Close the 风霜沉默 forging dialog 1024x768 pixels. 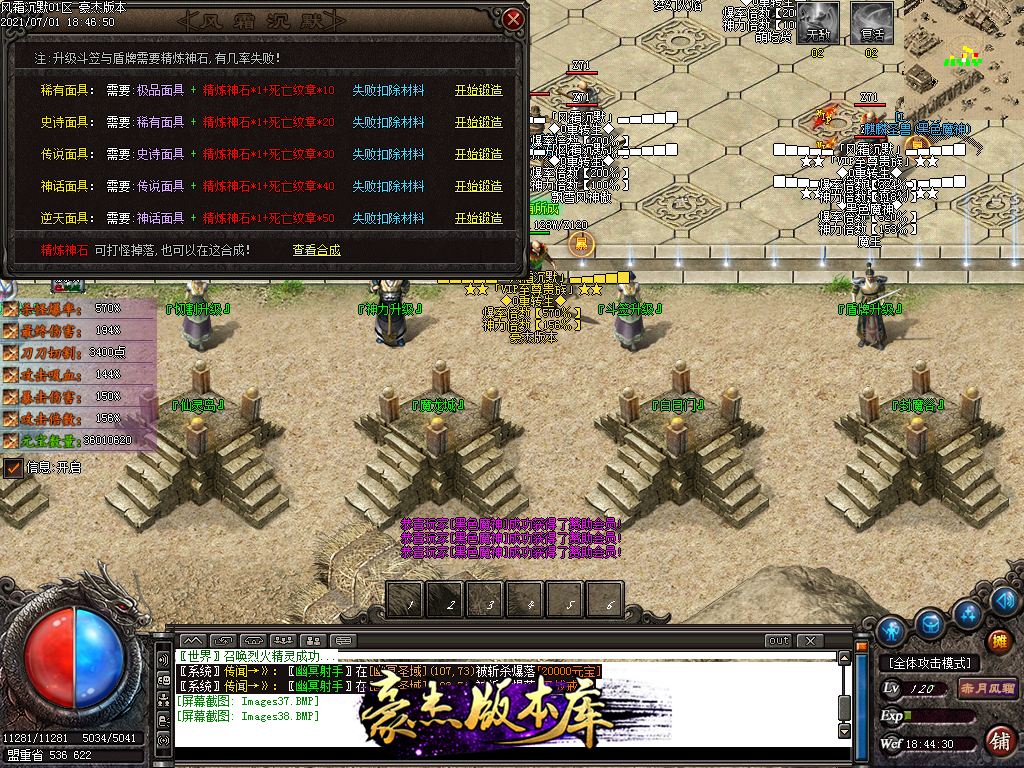[513, 19]
